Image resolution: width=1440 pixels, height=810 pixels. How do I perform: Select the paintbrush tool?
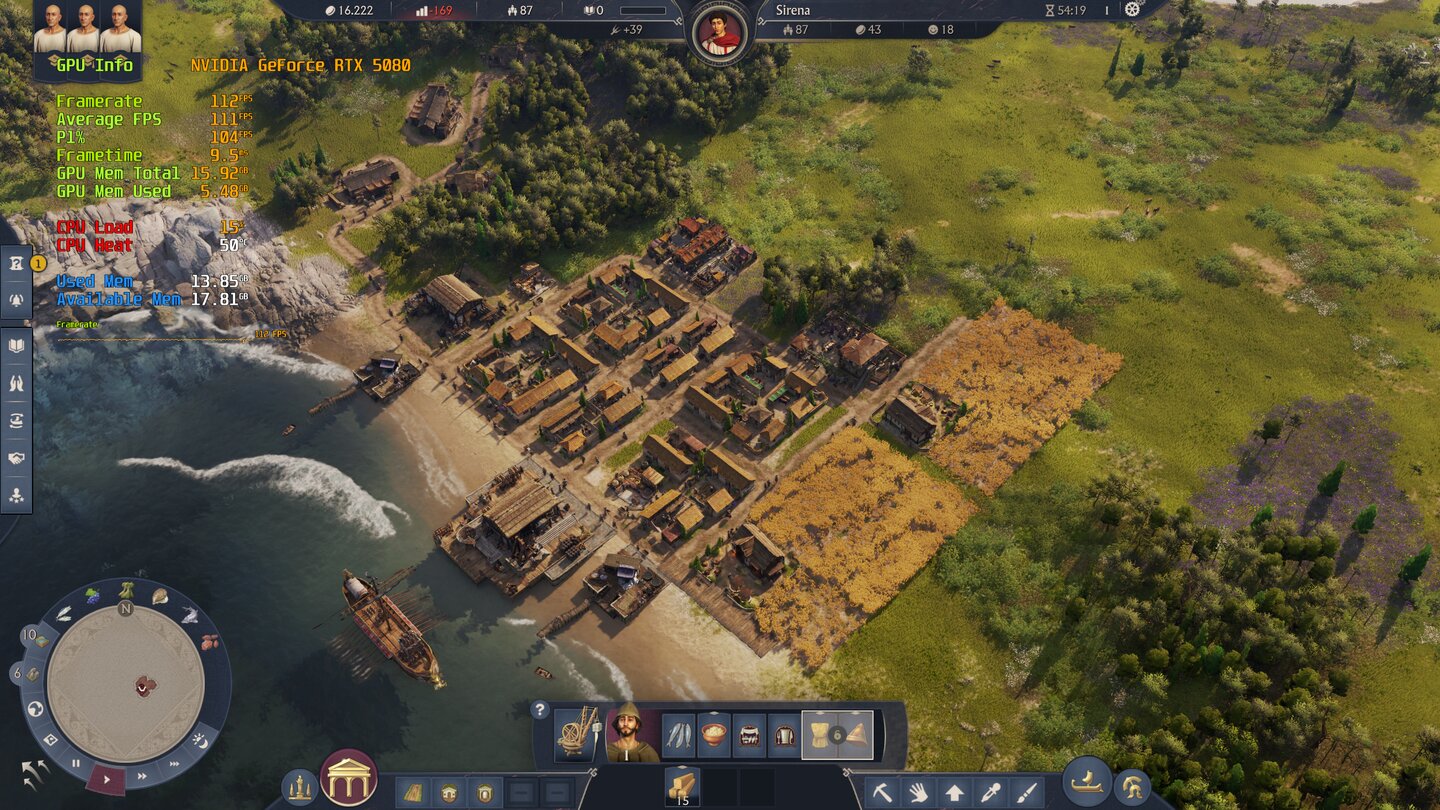(1026, 792)
